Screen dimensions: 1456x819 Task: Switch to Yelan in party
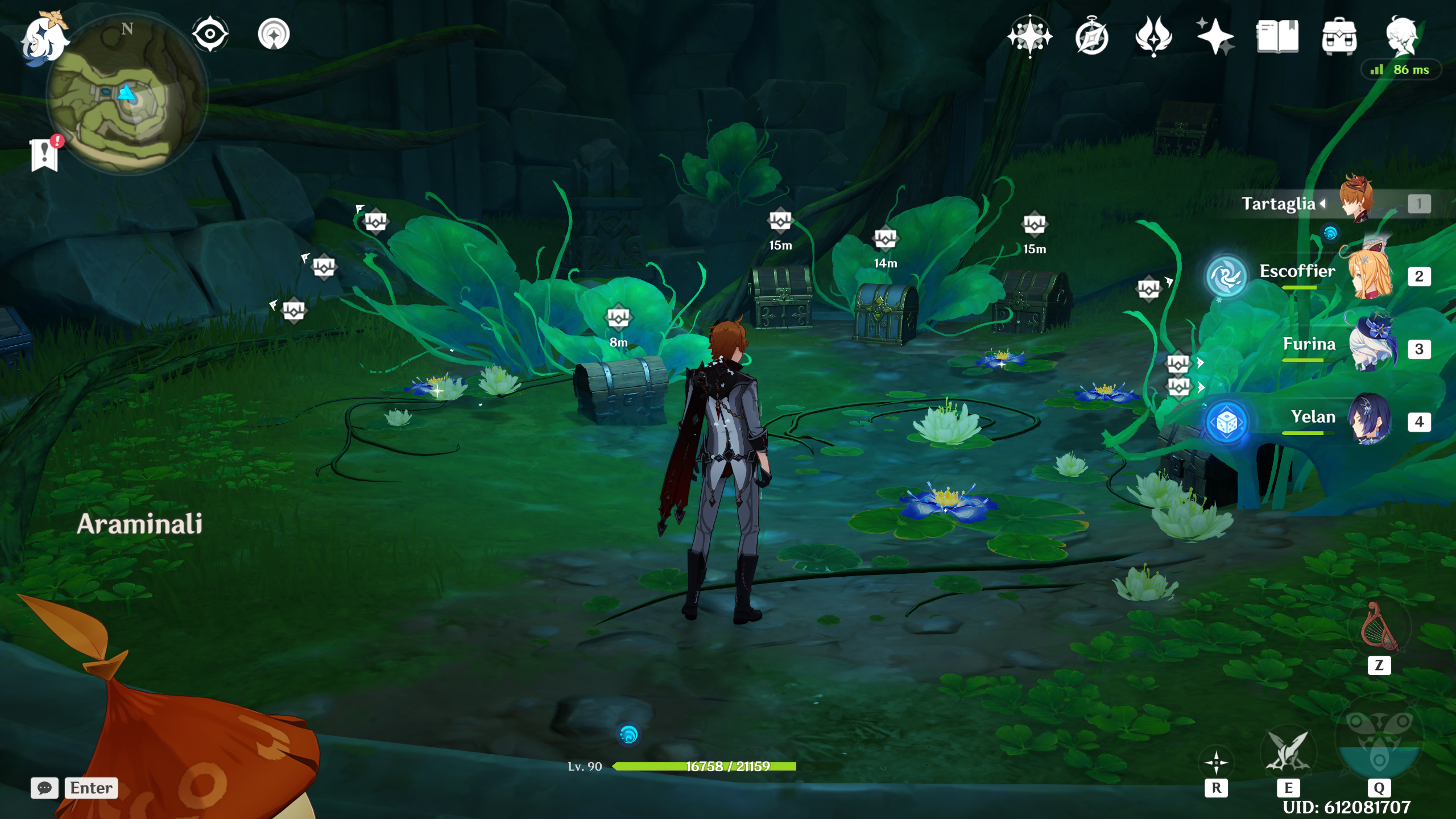1371,420
